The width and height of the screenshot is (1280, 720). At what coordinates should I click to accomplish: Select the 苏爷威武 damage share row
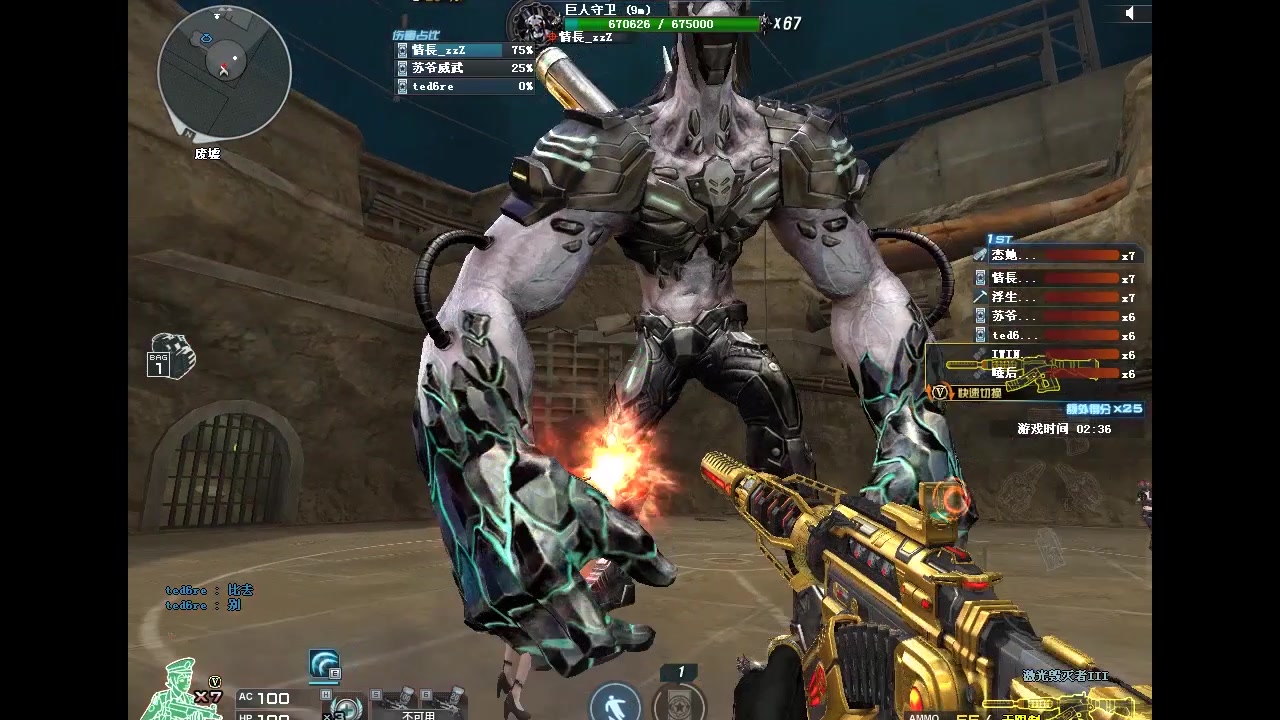click(463, 68)
